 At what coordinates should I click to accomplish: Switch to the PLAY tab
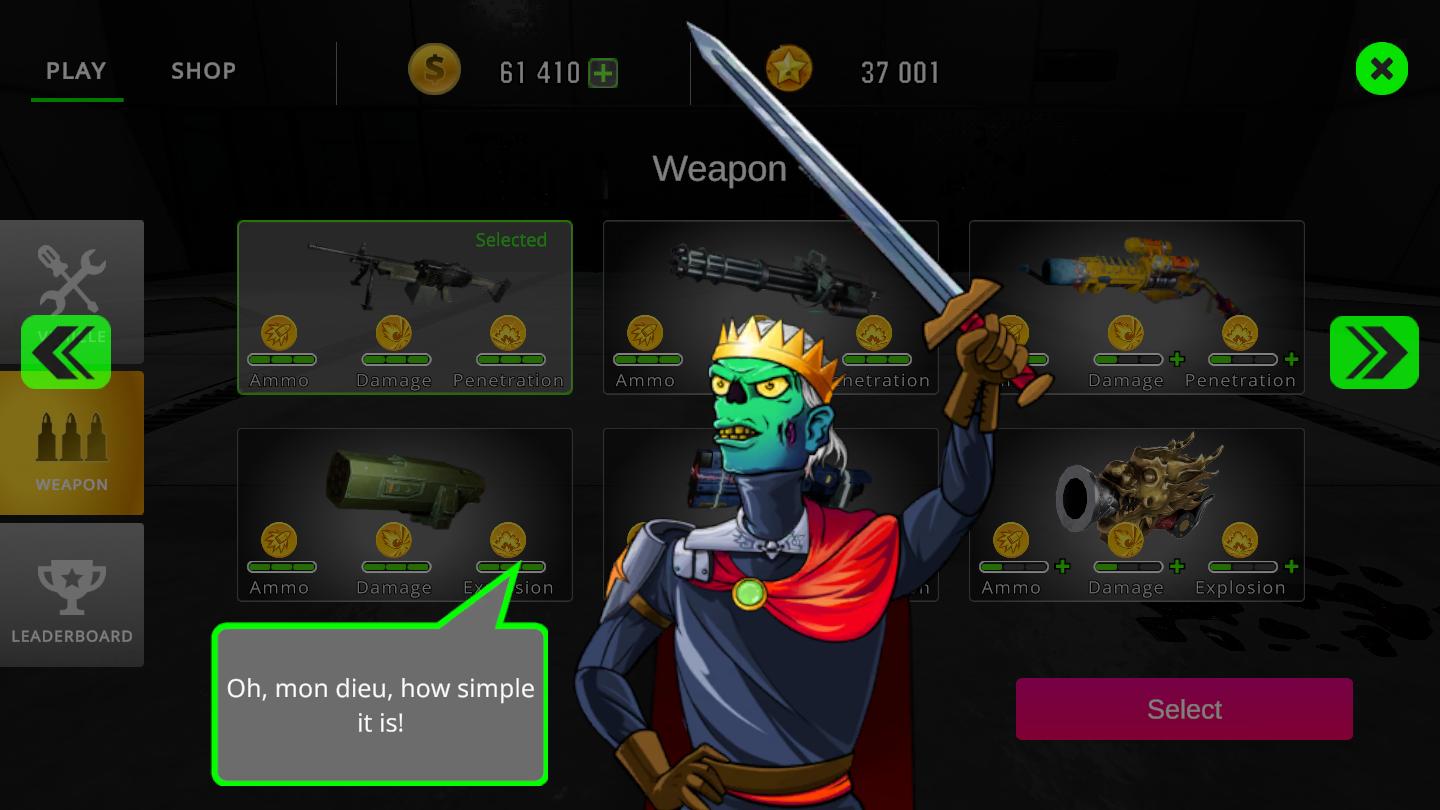(76, 71)
